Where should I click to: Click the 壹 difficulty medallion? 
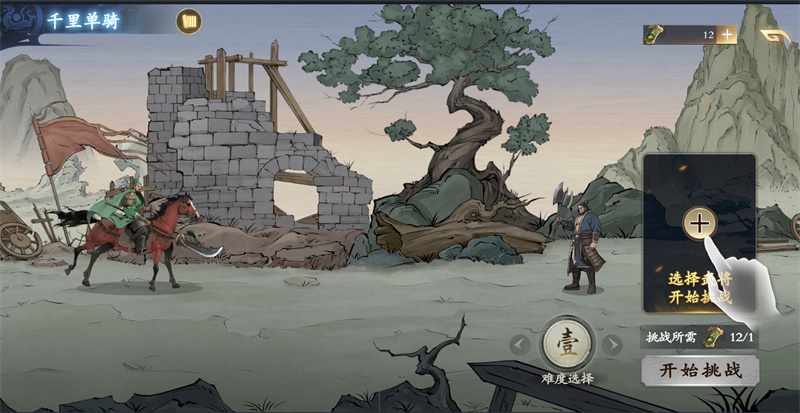pyautogui.click(x=566, y=344)
